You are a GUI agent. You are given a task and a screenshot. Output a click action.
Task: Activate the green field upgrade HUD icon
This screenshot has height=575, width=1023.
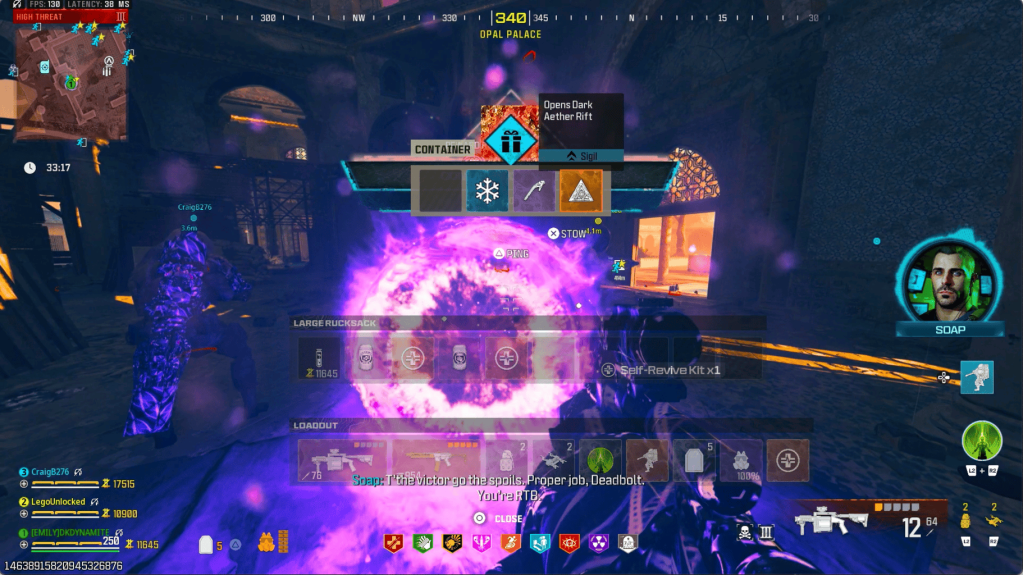click(x=981, y=441)
